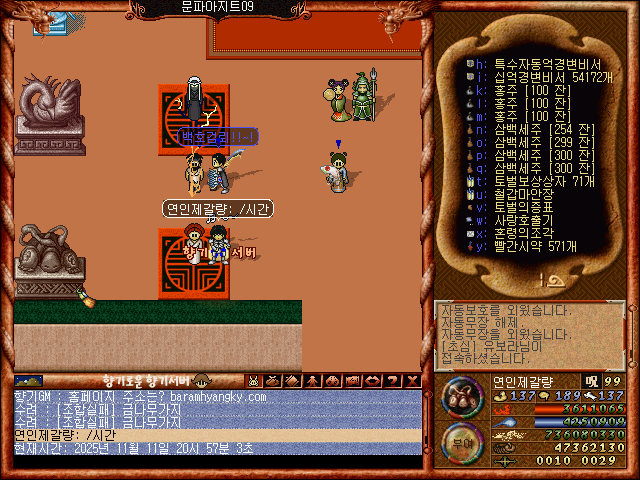Click the rabbit-face icon in the toolbar
Screen dimensions: 640x480
[x=254, y=380]
